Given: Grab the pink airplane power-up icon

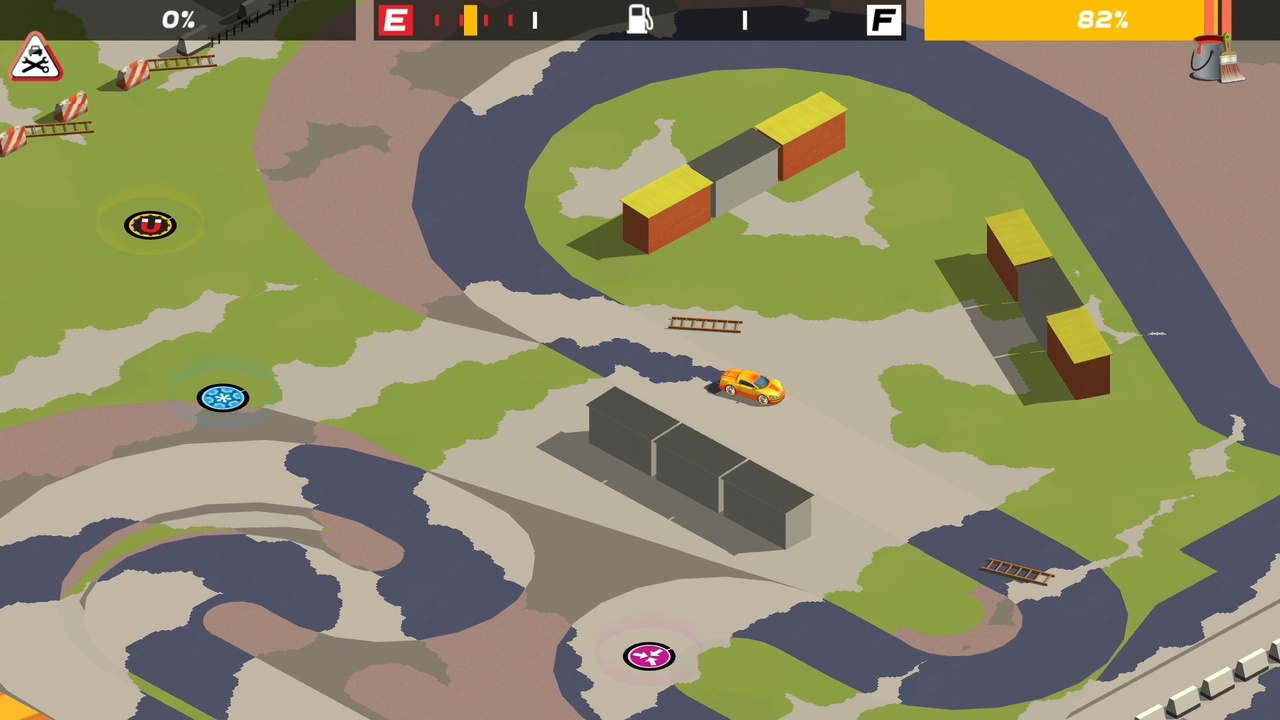Looking at the screenshot, I should 649,655.
